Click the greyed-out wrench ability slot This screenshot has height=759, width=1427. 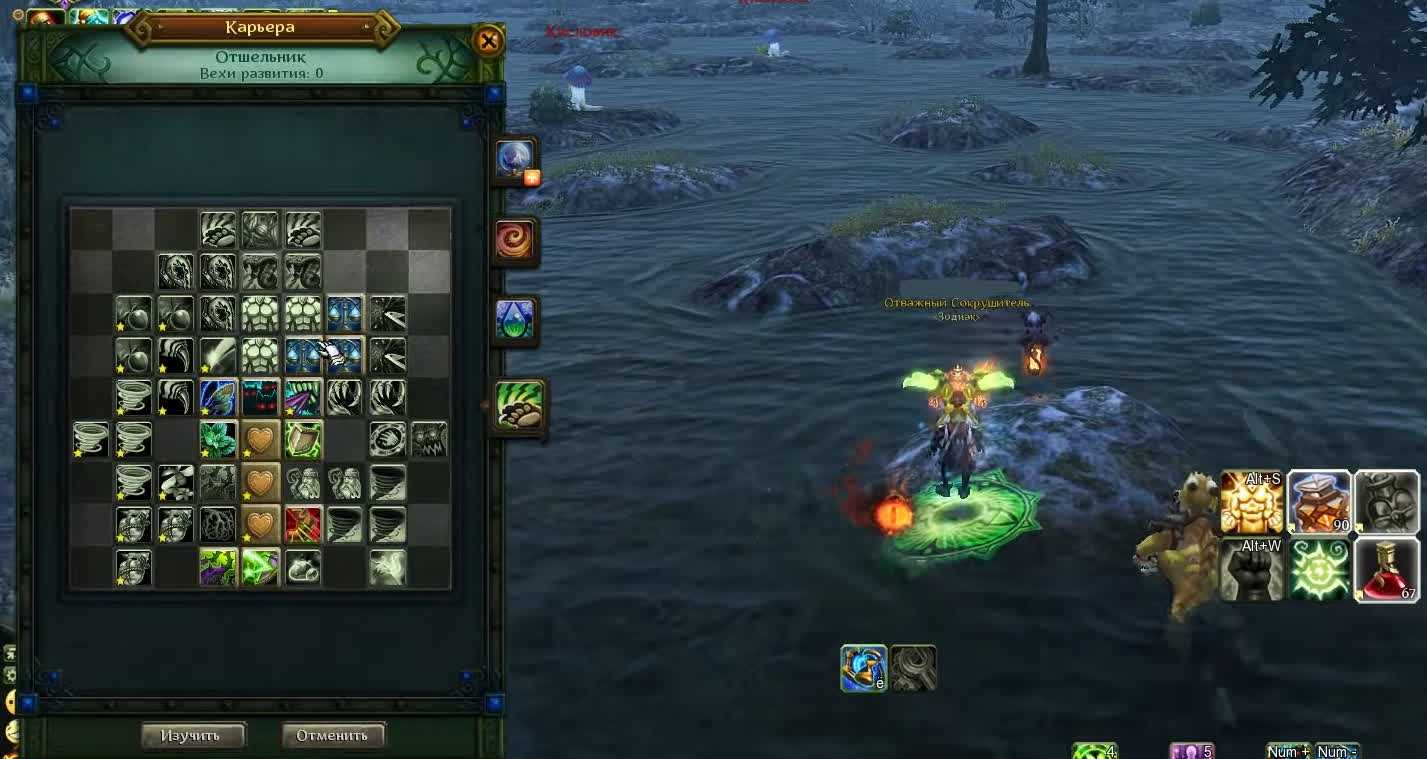[914, 668]
